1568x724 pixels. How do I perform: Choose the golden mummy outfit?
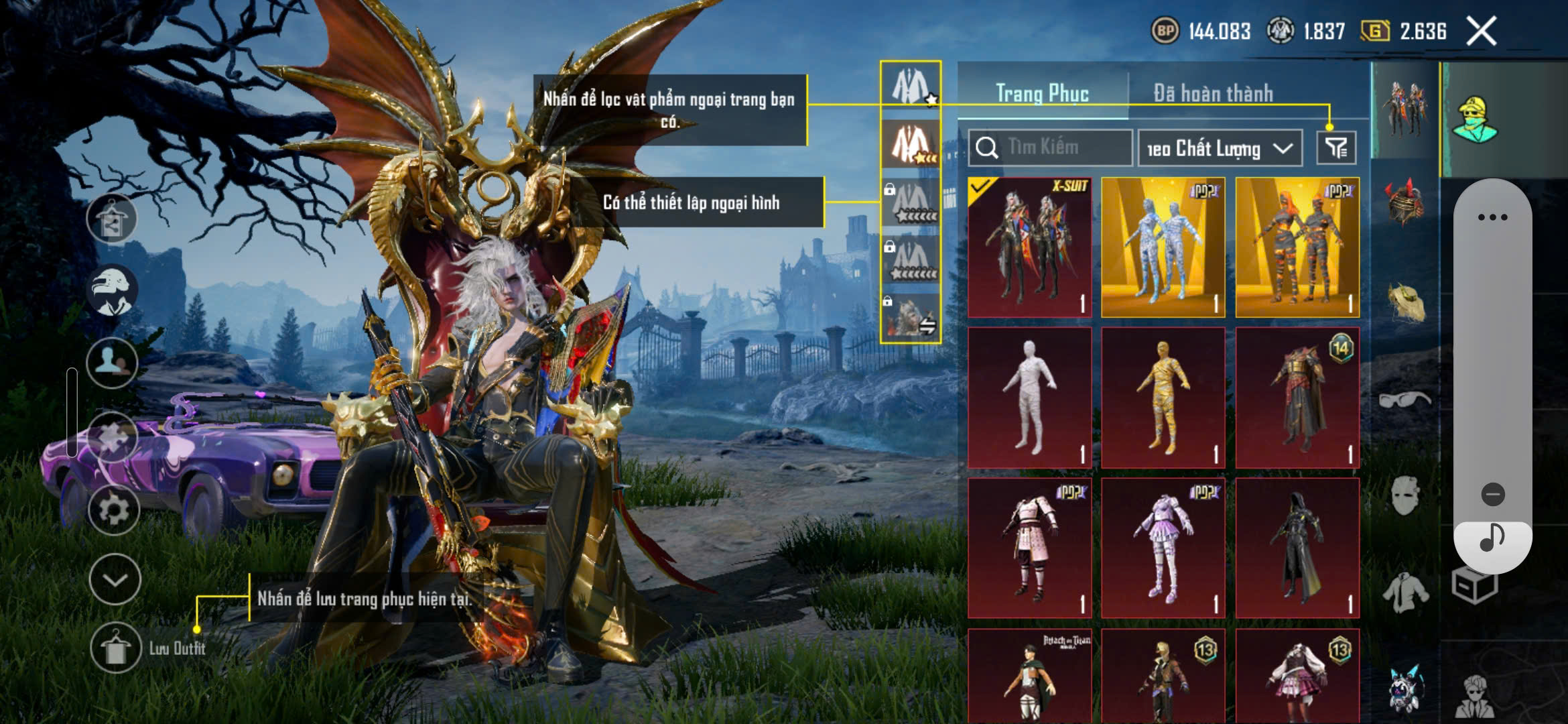point(1163,398)
